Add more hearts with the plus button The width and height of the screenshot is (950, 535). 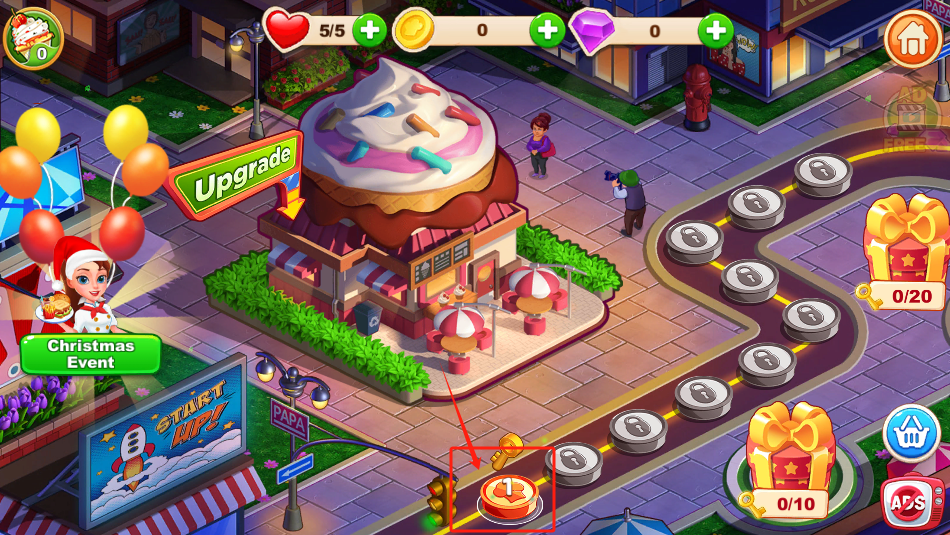coord(370,30)
